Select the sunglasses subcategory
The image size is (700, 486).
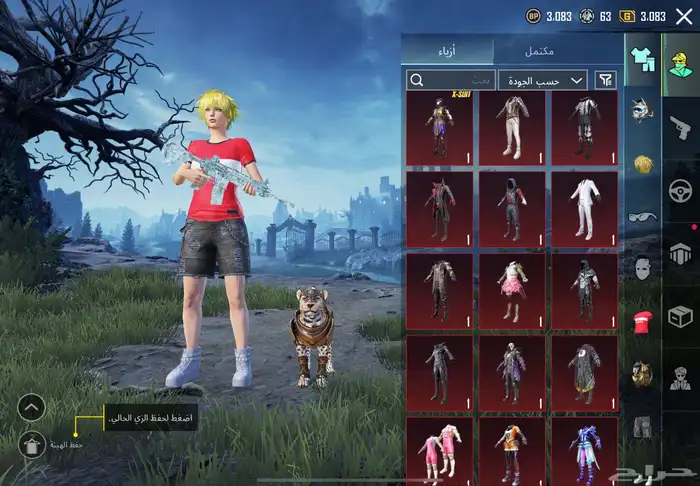coord(641,216)
